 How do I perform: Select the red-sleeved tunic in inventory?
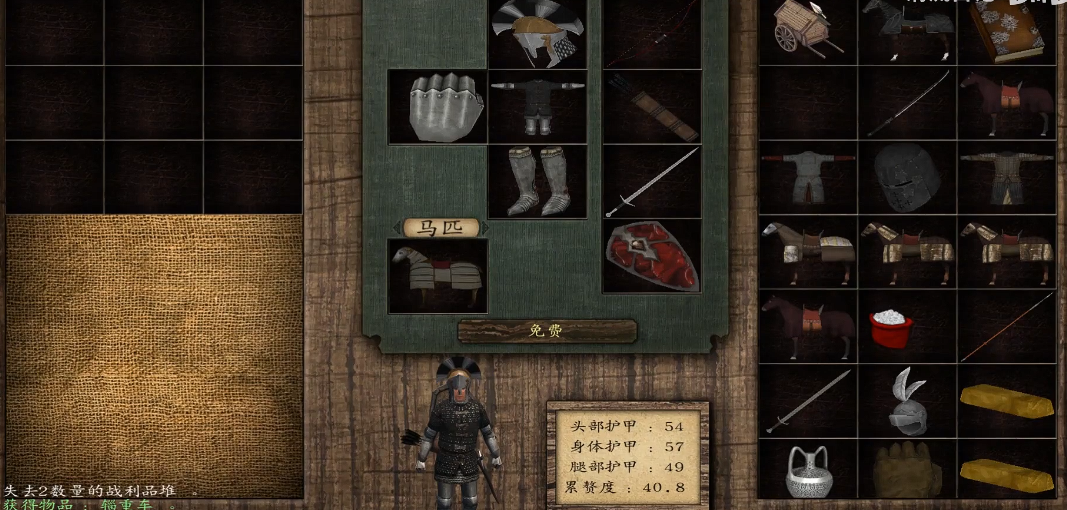[808, 178]
